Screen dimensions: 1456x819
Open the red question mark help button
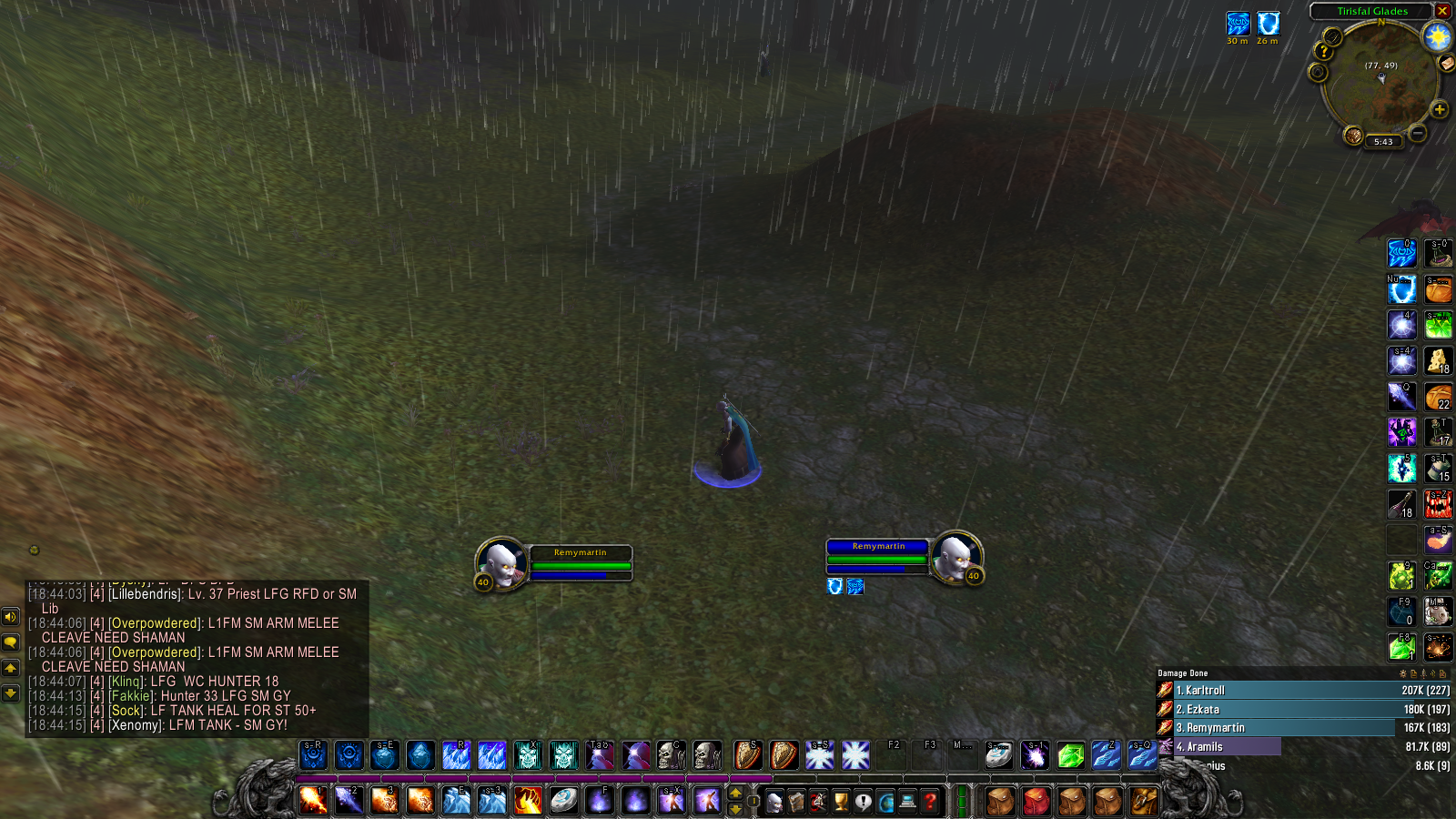930,802
